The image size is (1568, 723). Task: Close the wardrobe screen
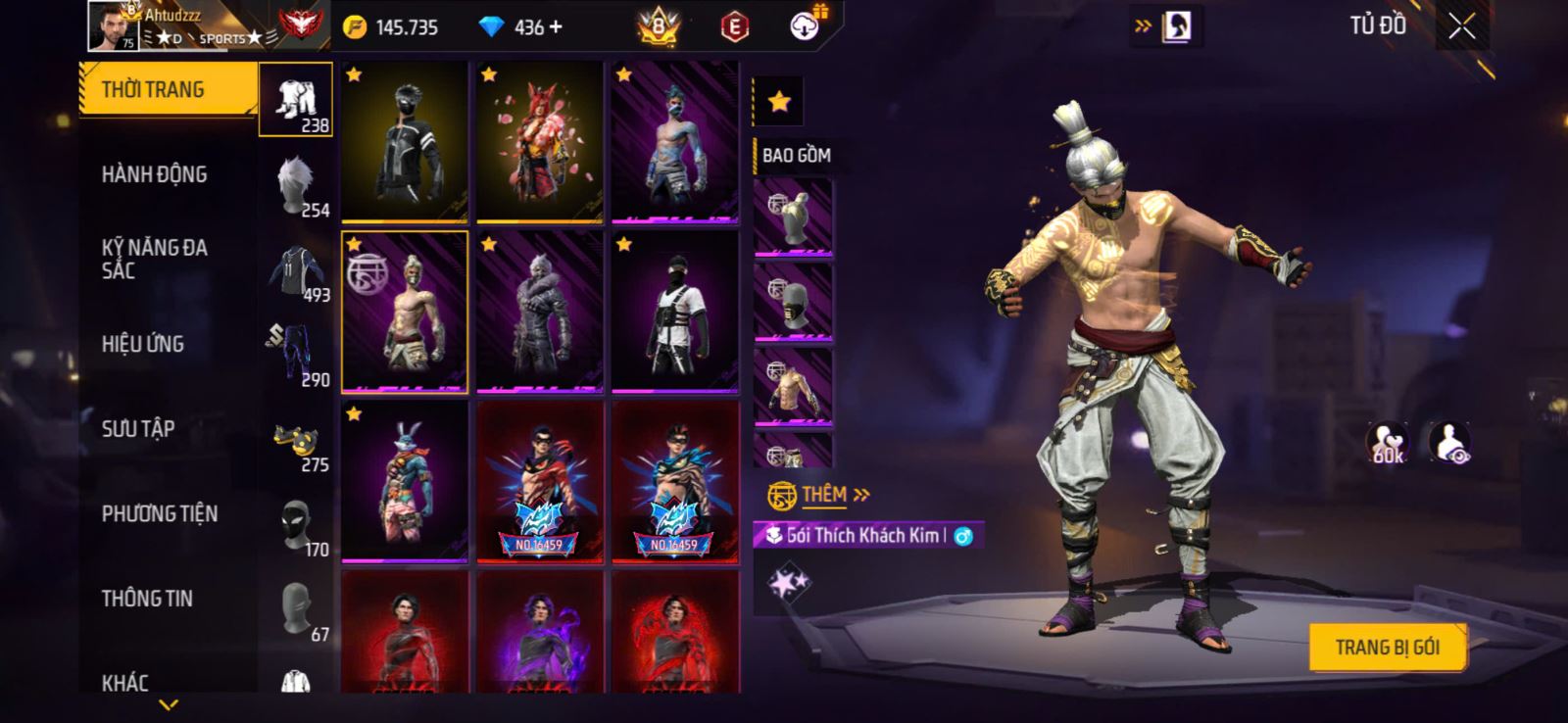pyautogui.click(x=1461, y=26)
